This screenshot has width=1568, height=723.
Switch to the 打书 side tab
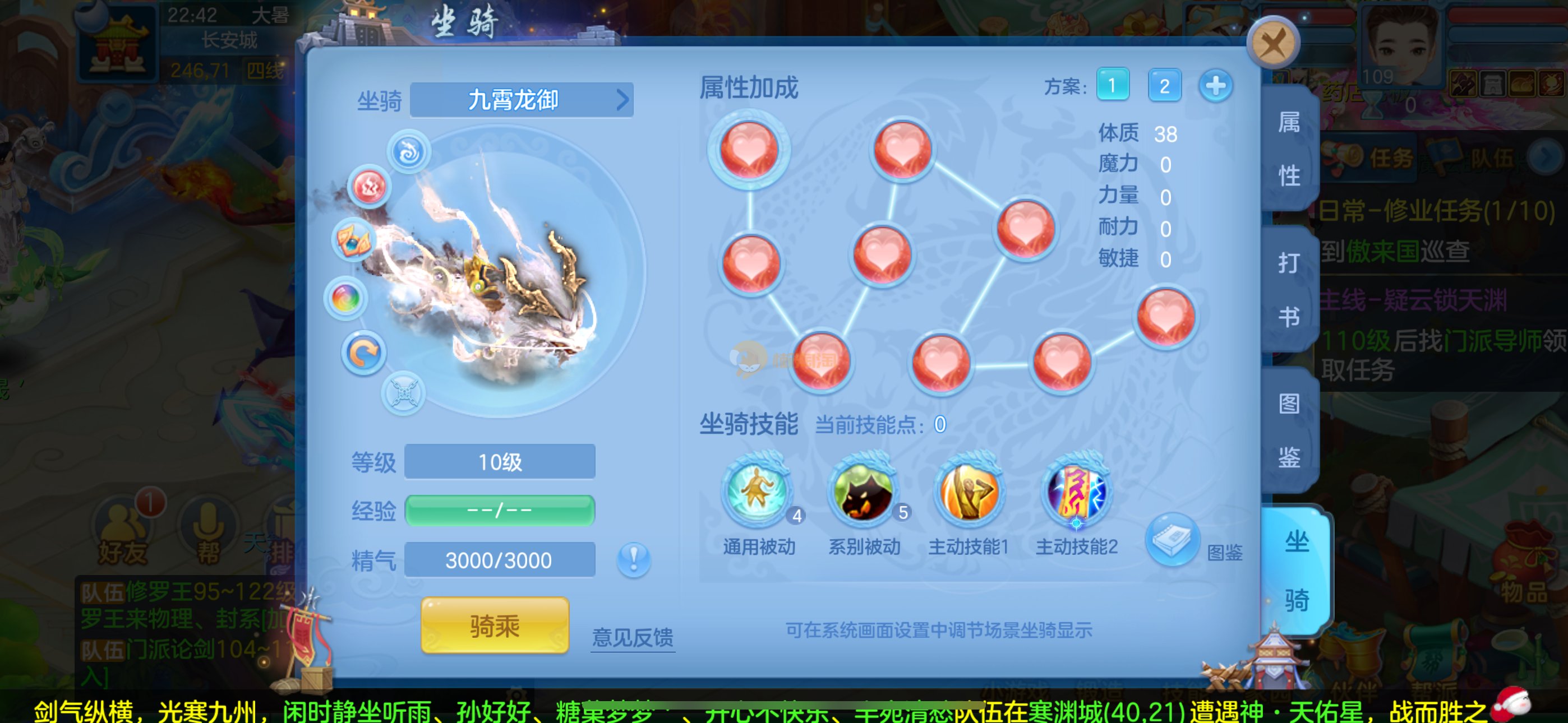tap(1289, 290)
